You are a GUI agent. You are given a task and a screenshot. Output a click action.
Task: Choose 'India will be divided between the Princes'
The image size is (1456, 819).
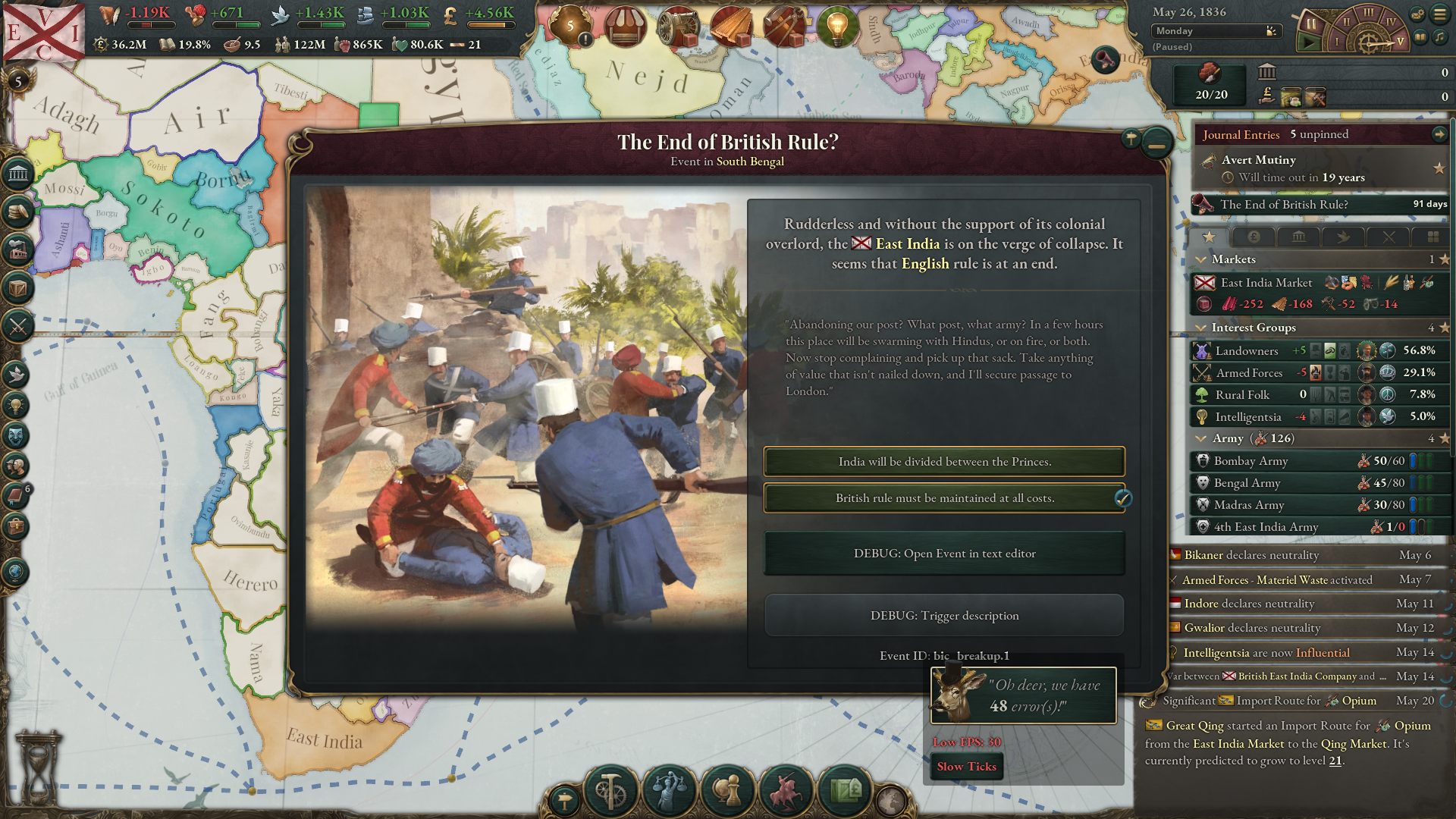pos(944,461)
